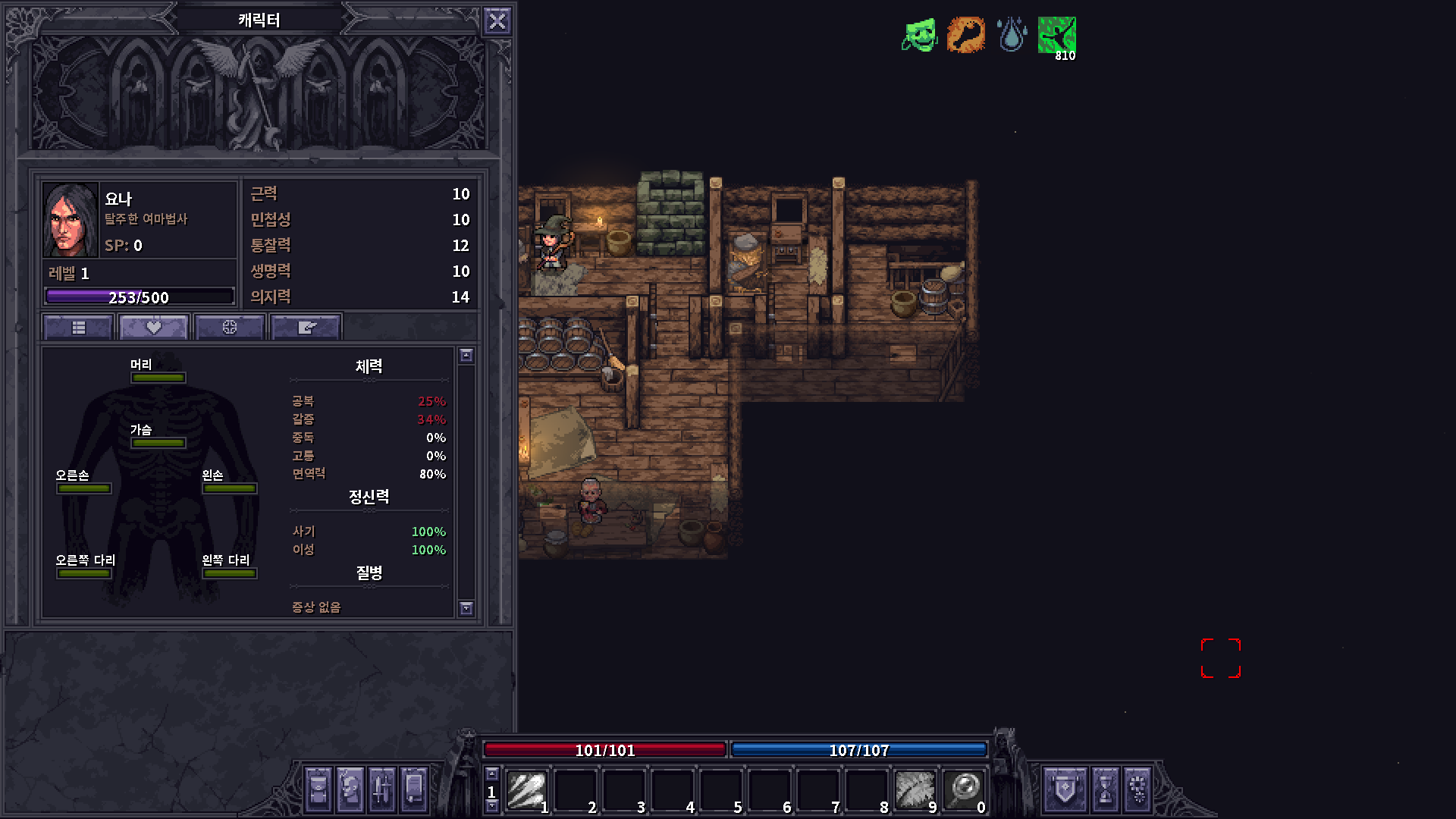This screenshot has width=1456, height=819.
Task: Click the orange flame status icon at top
Action: (x=966, y=34)
